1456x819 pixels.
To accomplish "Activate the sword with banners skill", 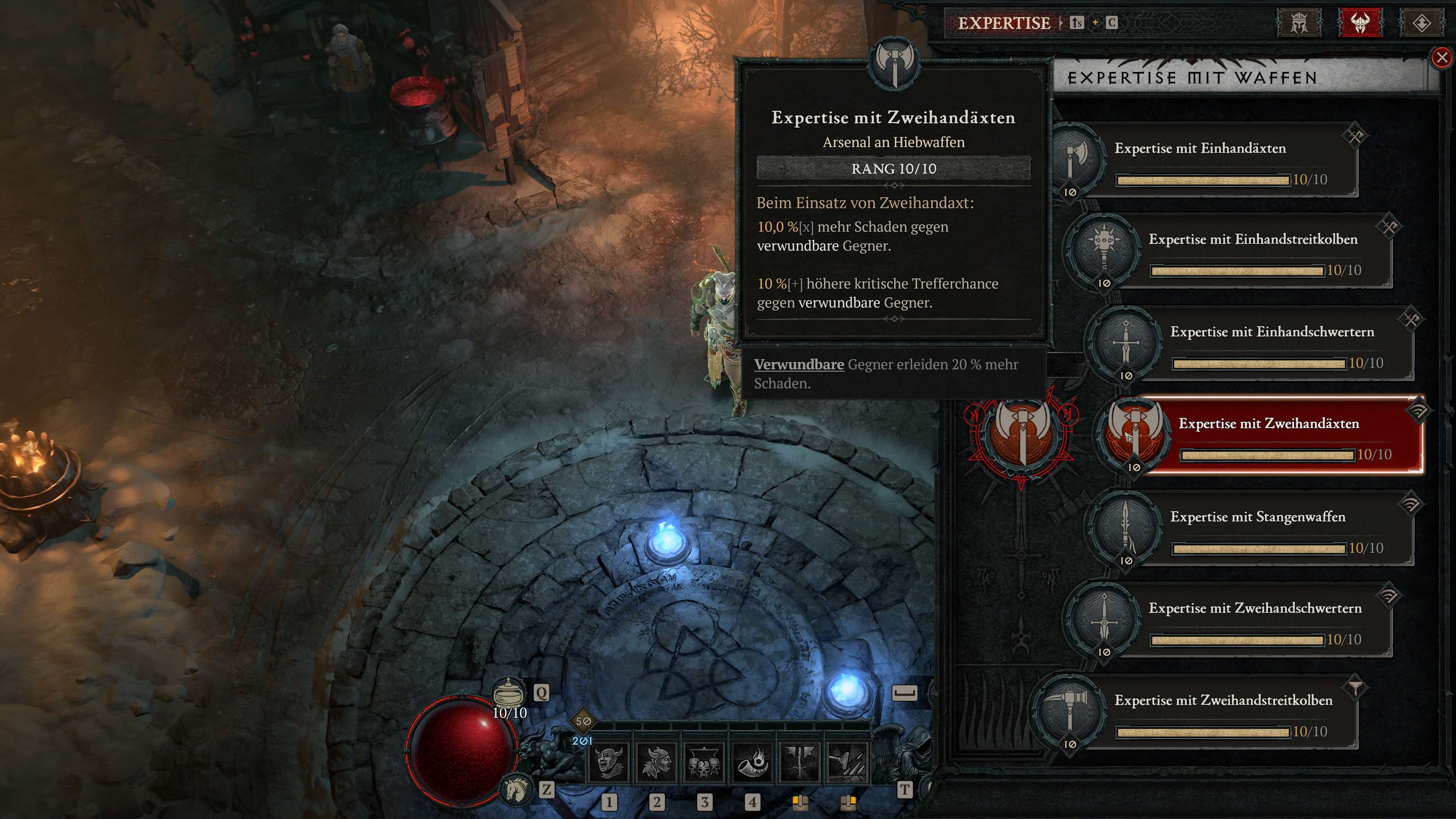I will [x=800, y=763].
